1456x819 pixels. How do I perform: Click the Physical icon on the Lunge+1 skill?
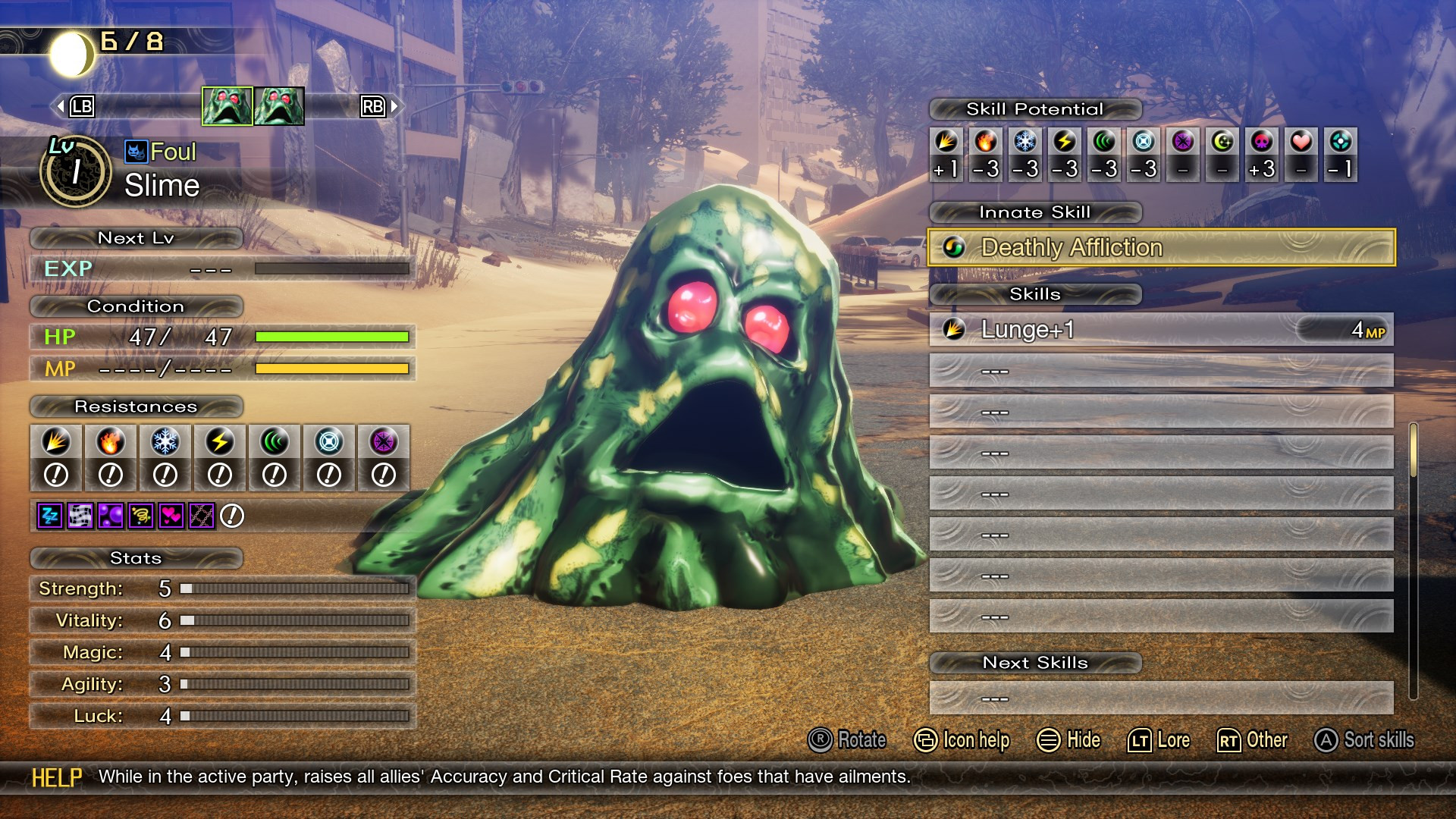point(952,330)
